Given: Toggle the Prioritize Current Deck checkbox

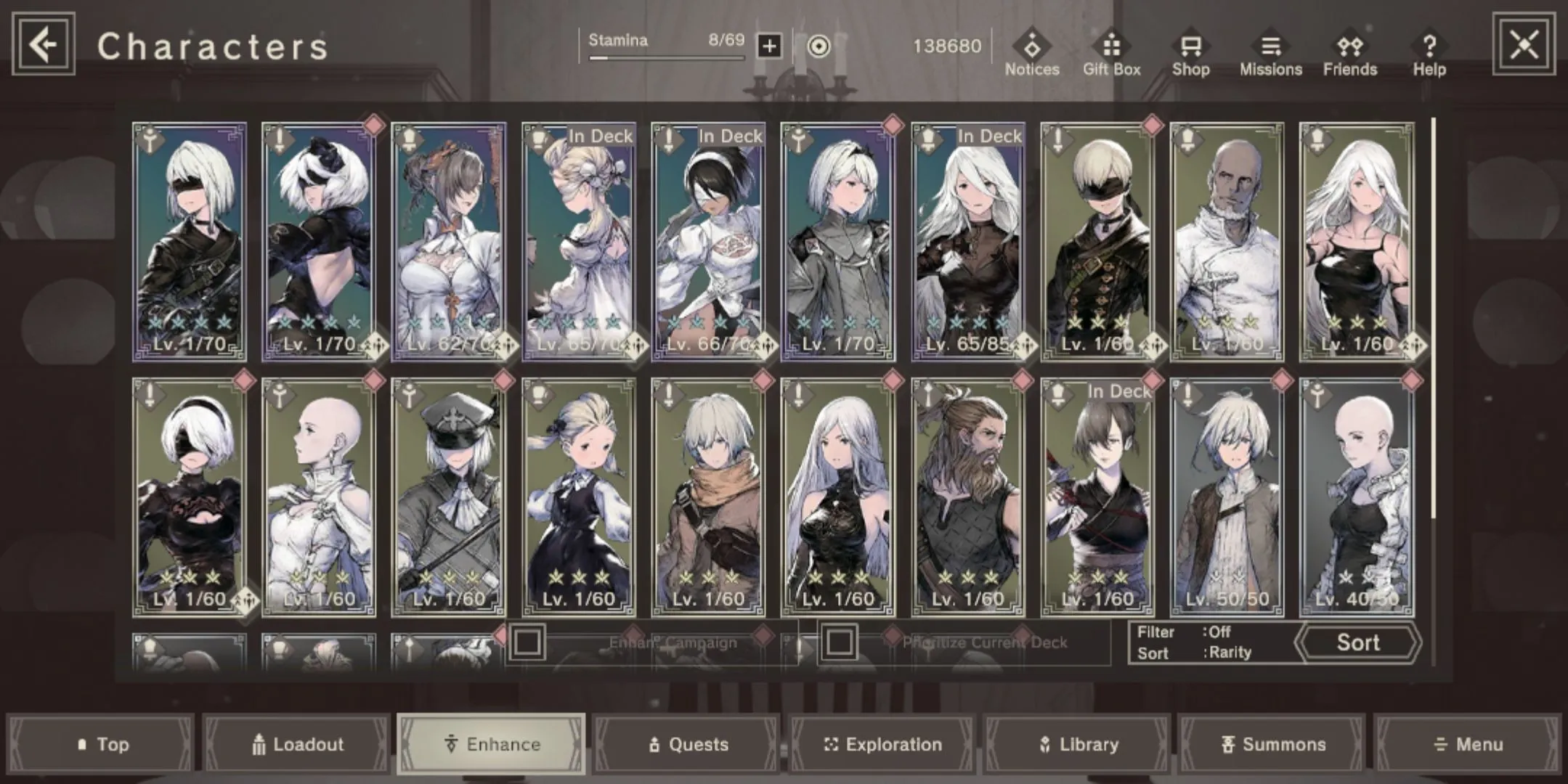Looking at the screenshot, I should (x=840, y=642).
